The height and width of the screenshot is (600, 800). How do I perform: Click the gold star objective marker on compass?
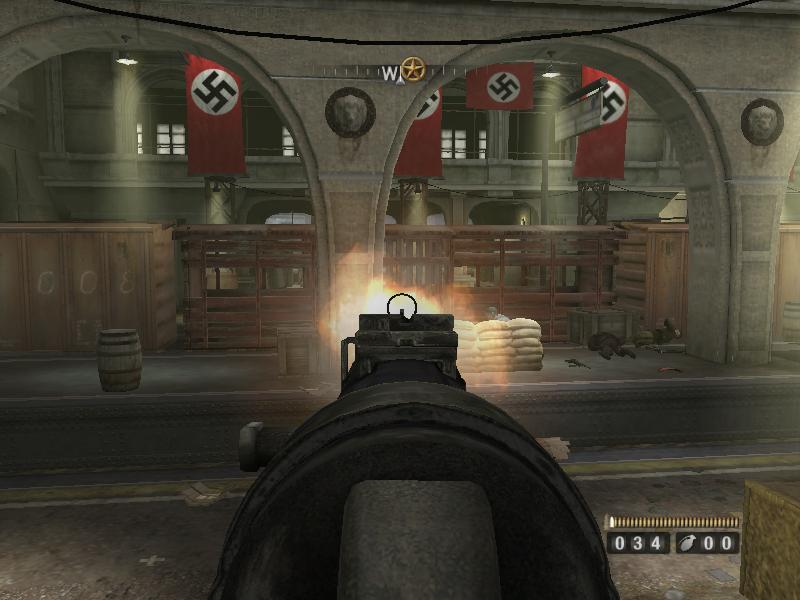pyautogui.click(x=412, y=70)
